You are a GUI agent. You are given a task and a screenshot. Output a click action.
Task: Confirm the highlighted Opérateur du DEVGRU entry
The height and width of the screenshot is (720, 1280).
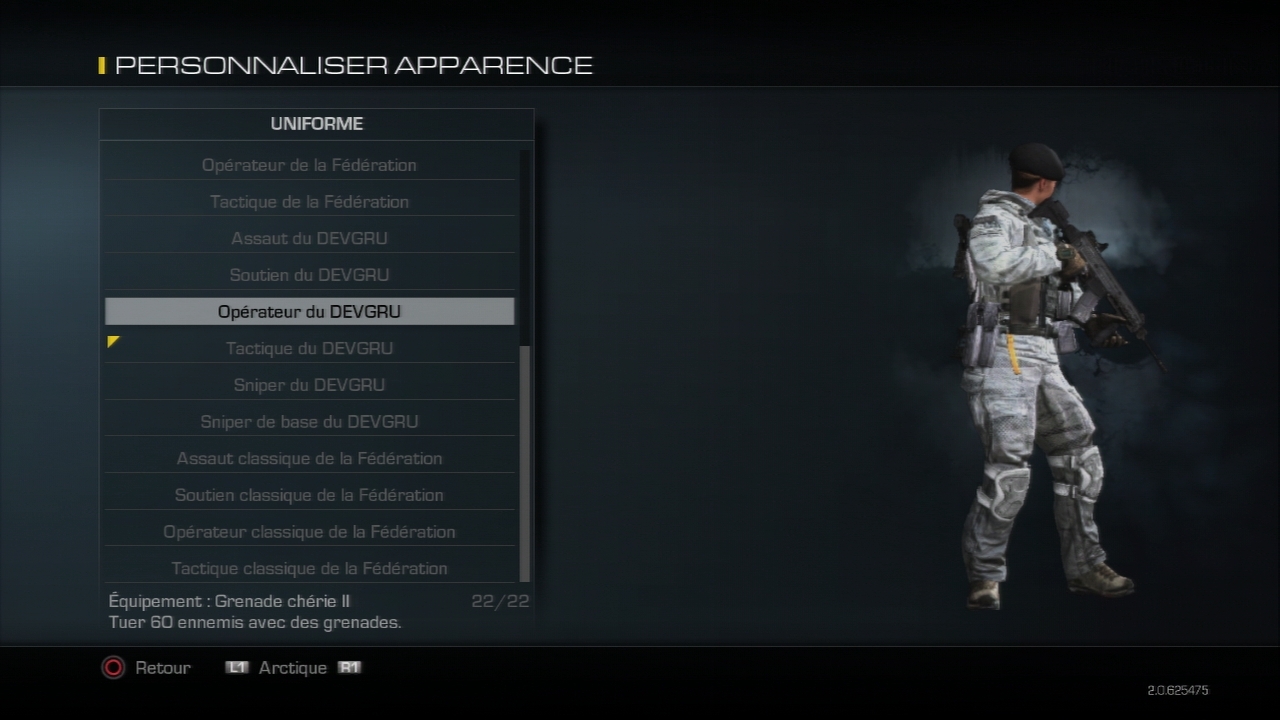[x=309, y=312]
